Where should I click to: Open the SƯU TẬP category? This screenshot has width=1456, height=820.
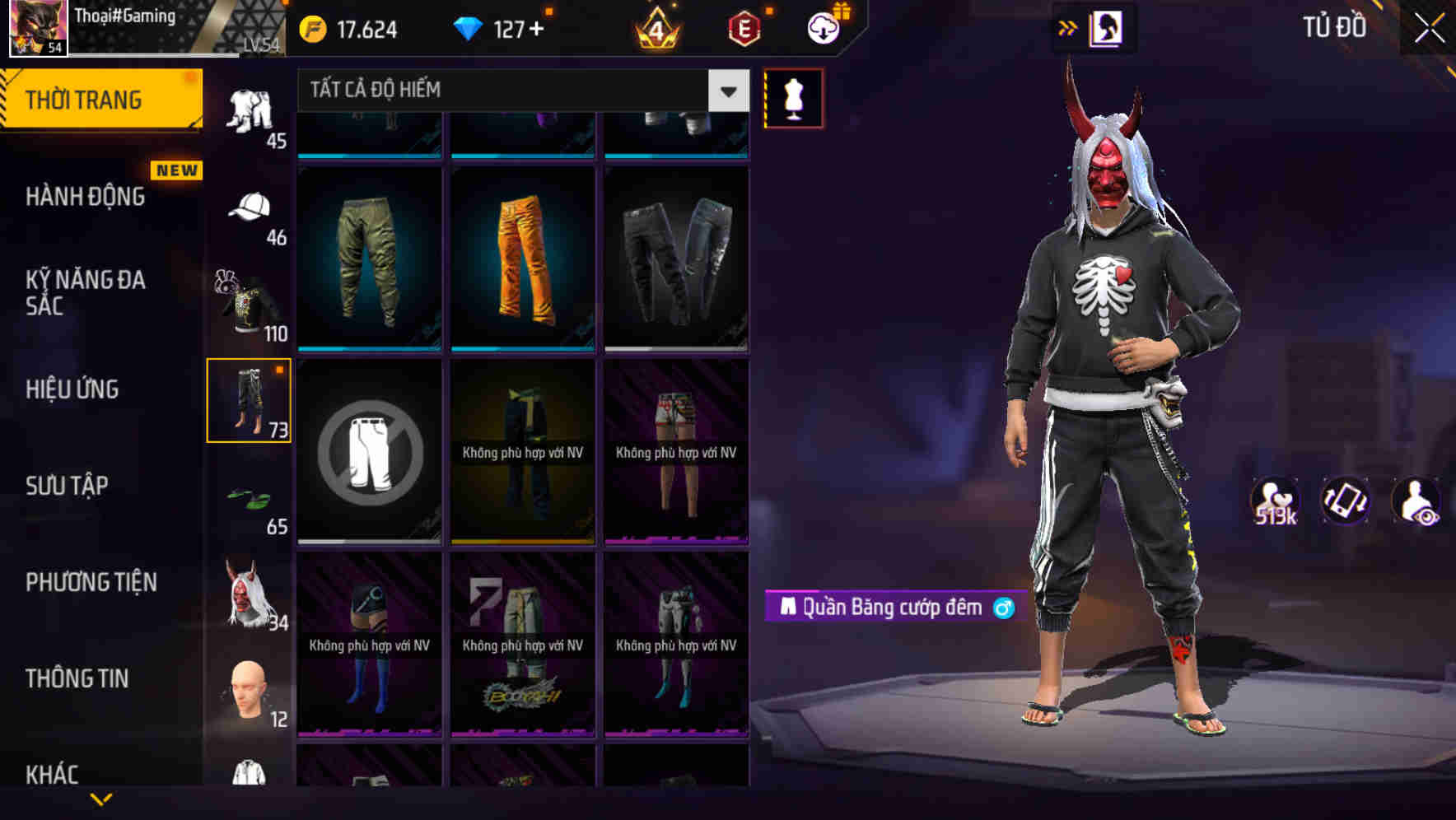coord(68,486)
